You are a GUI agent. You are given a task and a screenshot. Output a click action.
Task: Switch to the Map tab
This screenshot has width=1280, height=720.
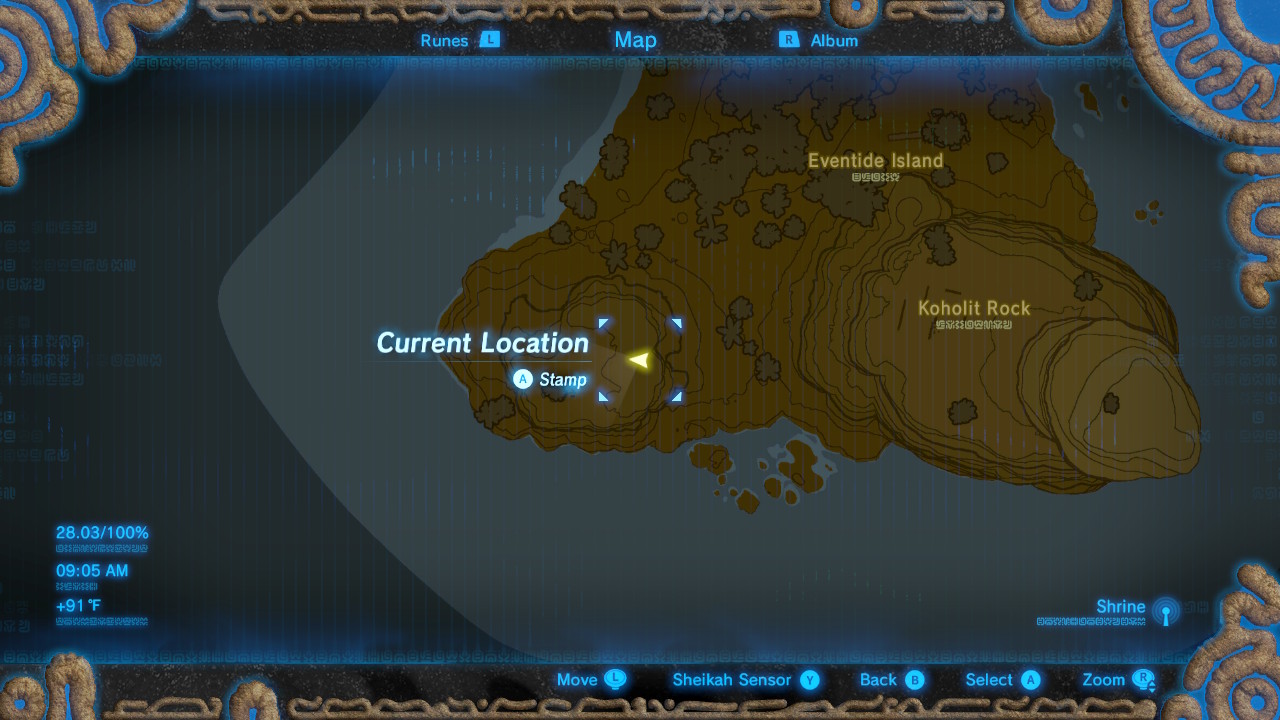636,40
